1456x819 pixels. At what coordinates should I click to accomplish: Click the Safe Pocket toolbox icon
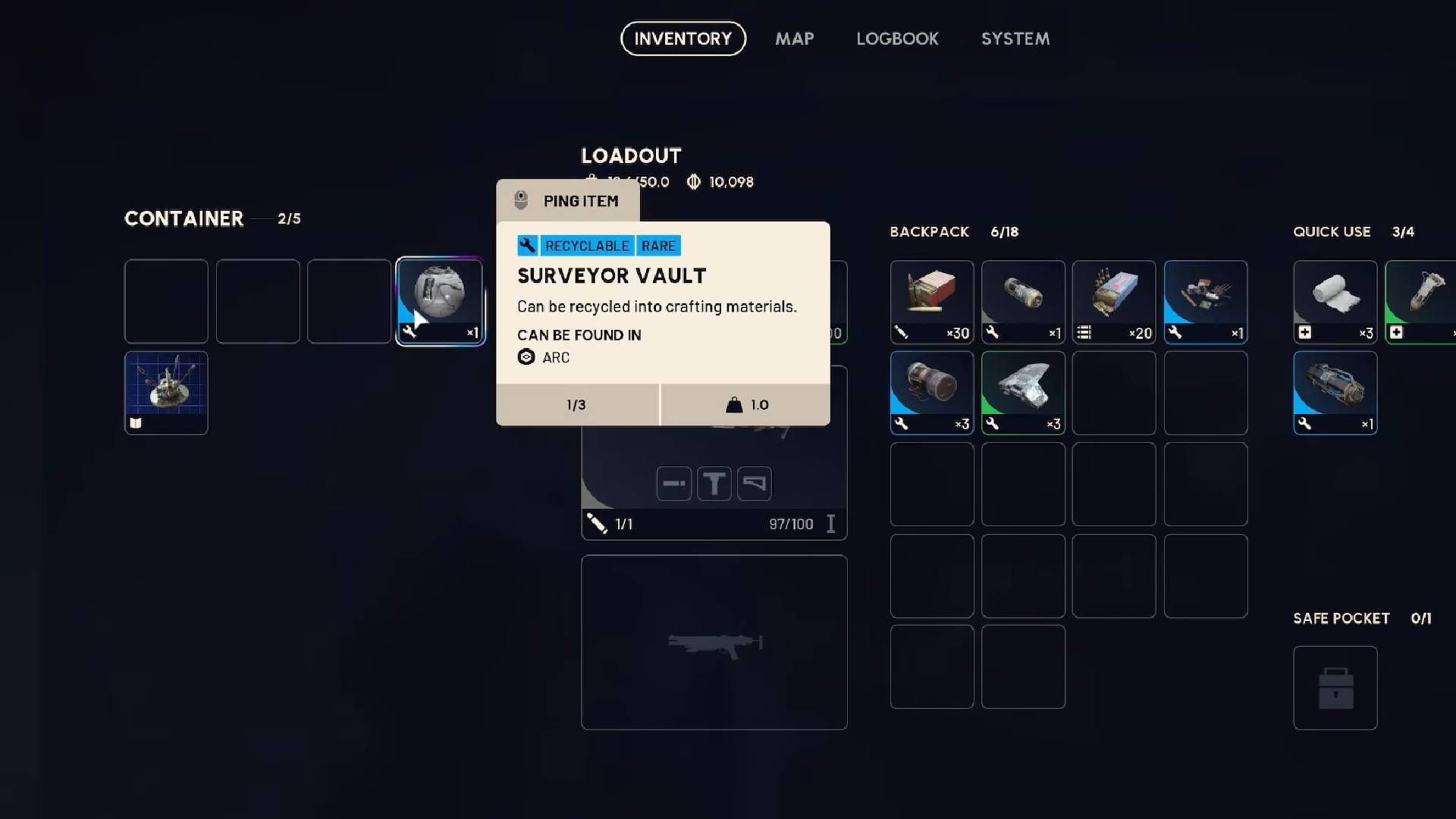pos(1335,688)
